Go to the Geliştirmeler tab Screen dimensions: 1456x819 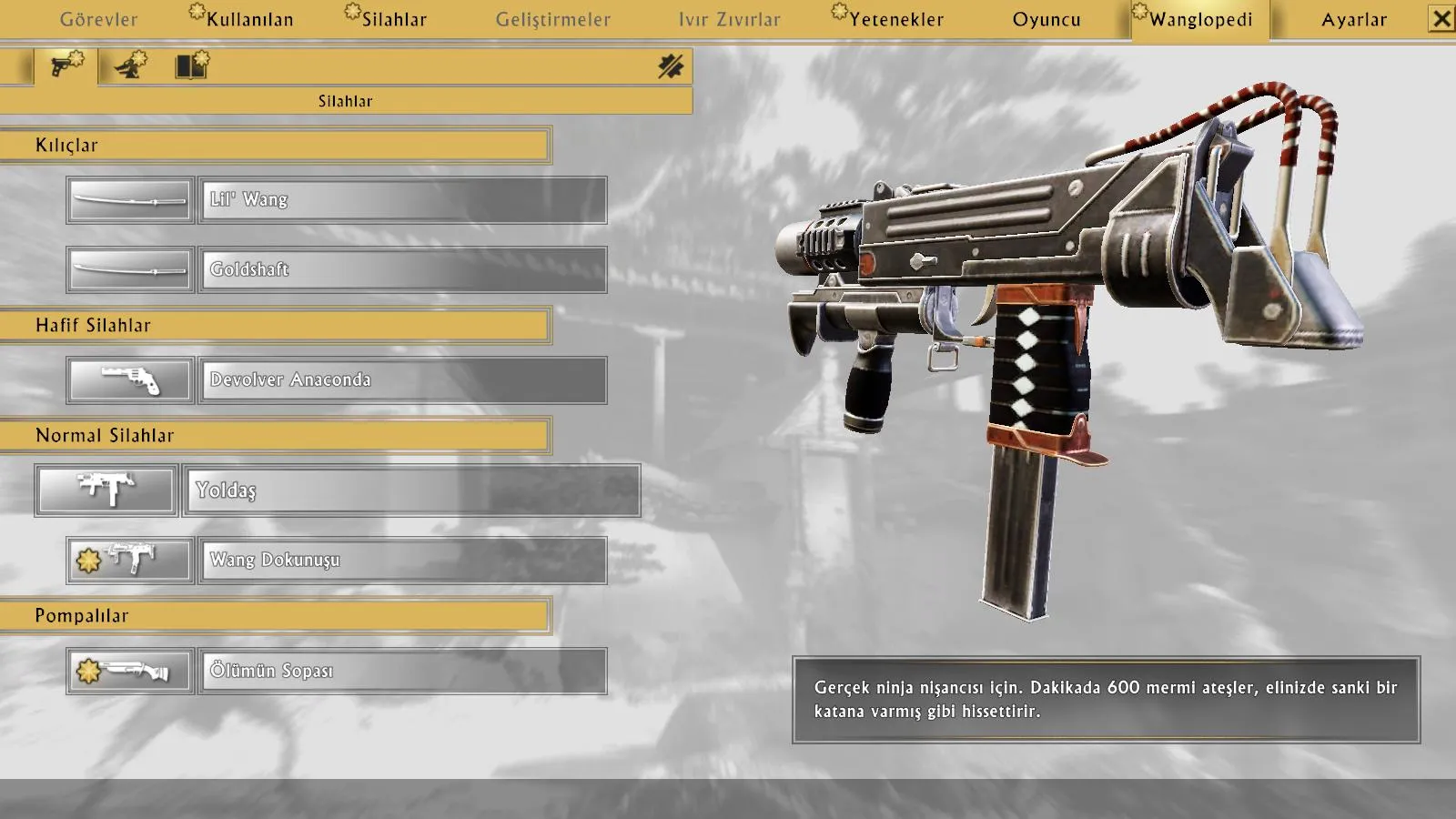tap(553, 19)
